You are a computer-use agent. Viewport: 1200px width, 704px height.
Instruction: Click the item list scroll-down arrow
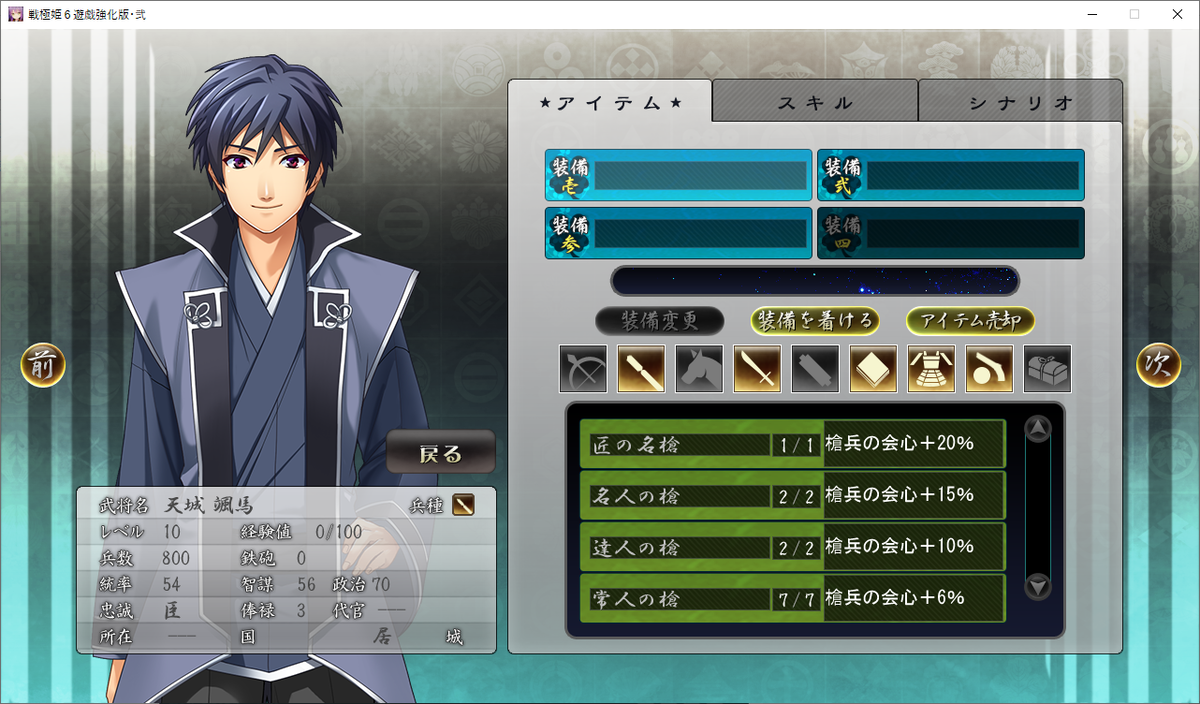(x=1039, y=586)
